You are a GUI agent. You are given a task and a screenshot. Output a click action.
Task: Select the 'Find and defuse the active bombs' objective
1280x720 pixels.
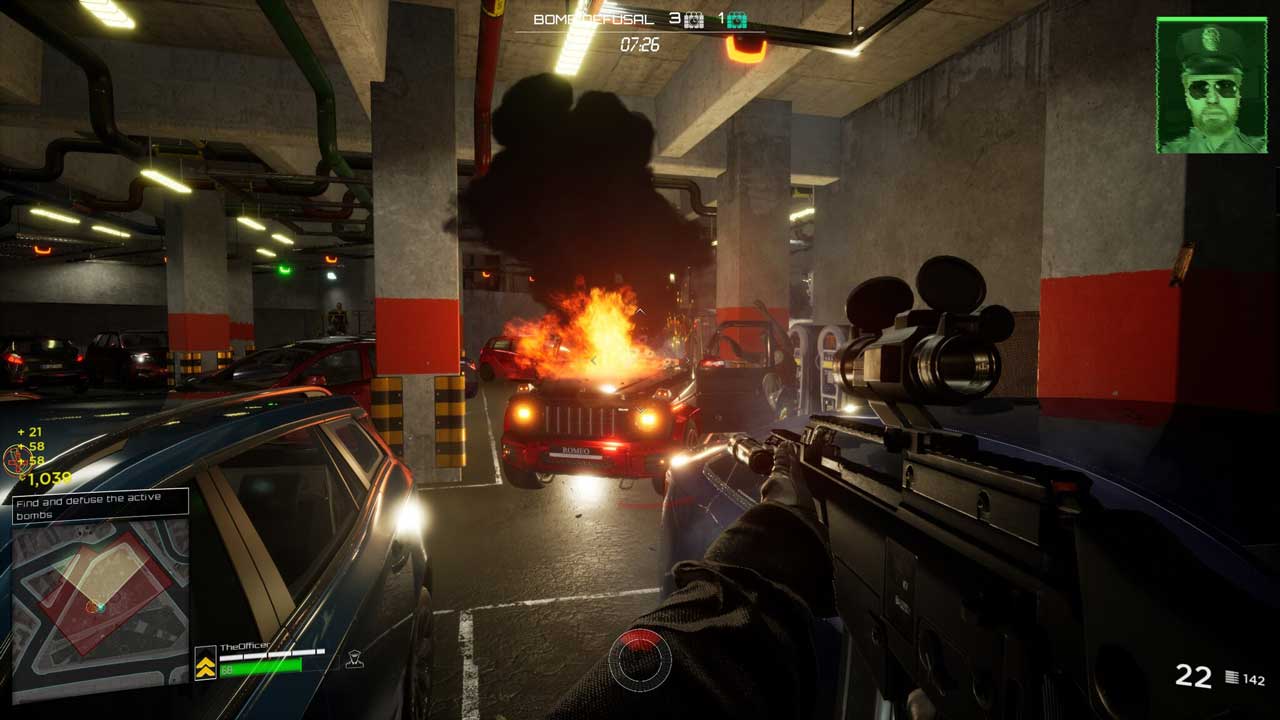100,506
